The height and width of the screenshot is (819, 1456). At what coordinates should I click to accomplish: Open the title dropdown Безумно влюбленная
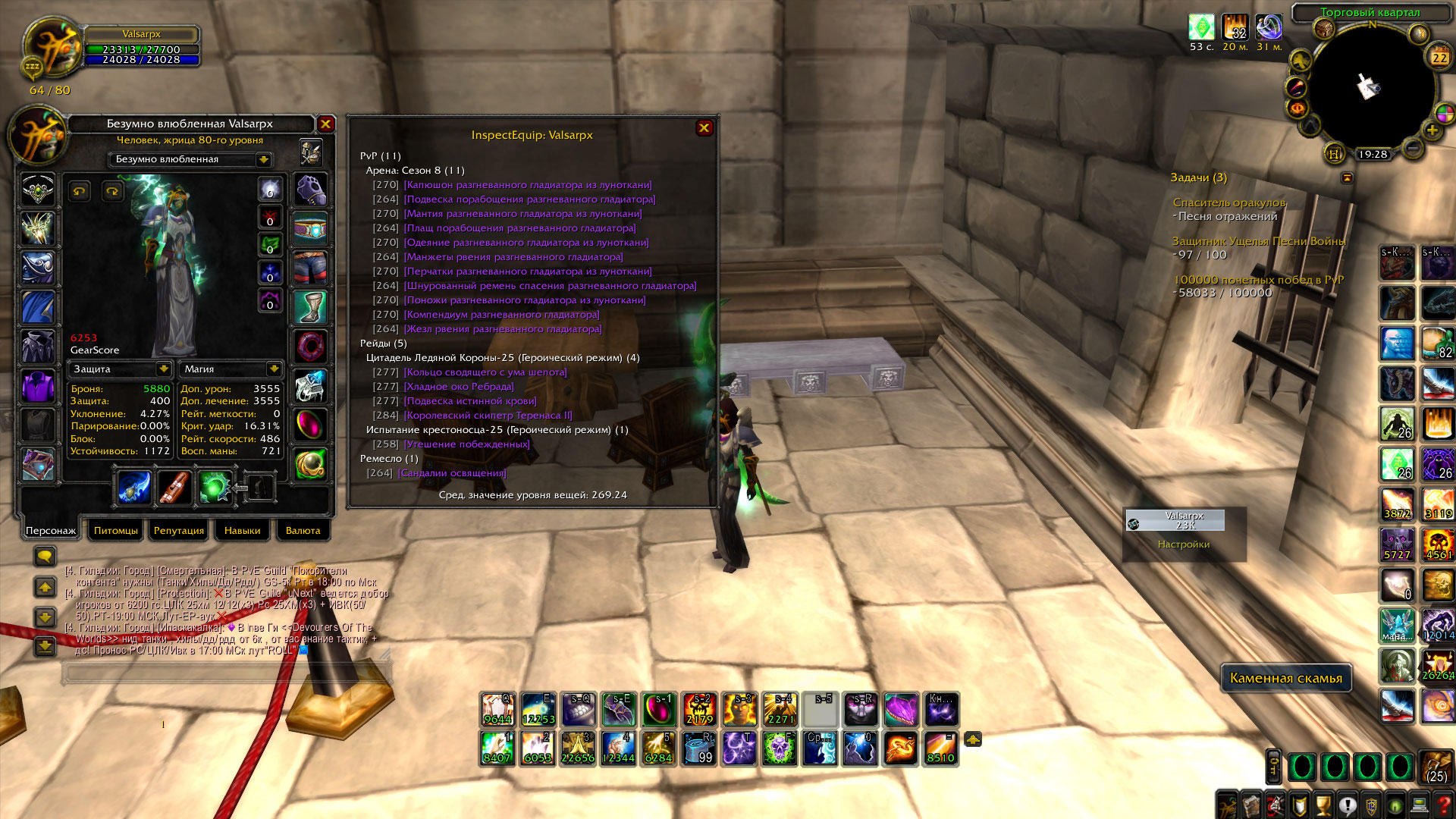(x=263, y=160)
